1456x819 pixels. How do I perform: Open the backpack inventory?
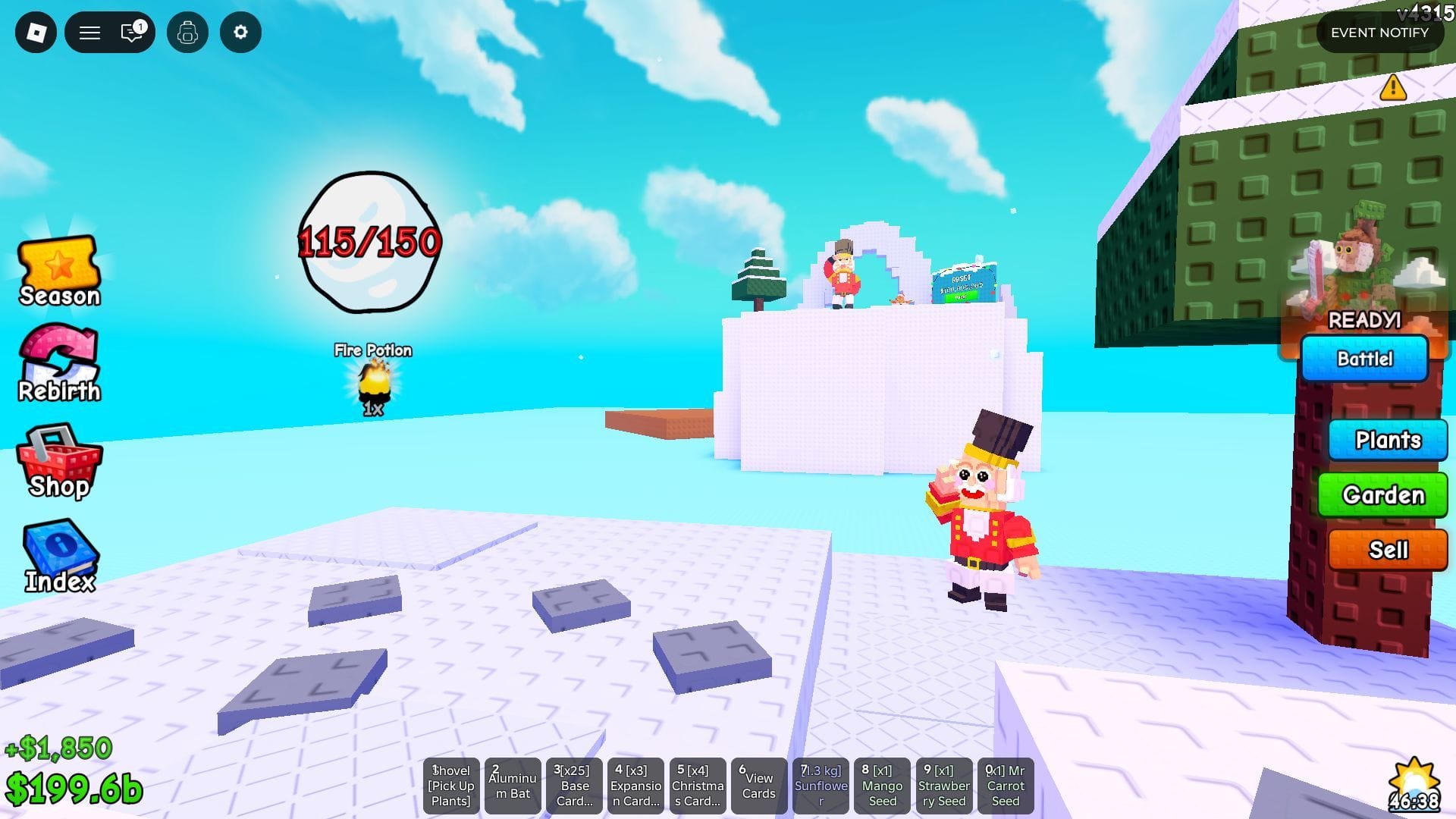(187, 33)
